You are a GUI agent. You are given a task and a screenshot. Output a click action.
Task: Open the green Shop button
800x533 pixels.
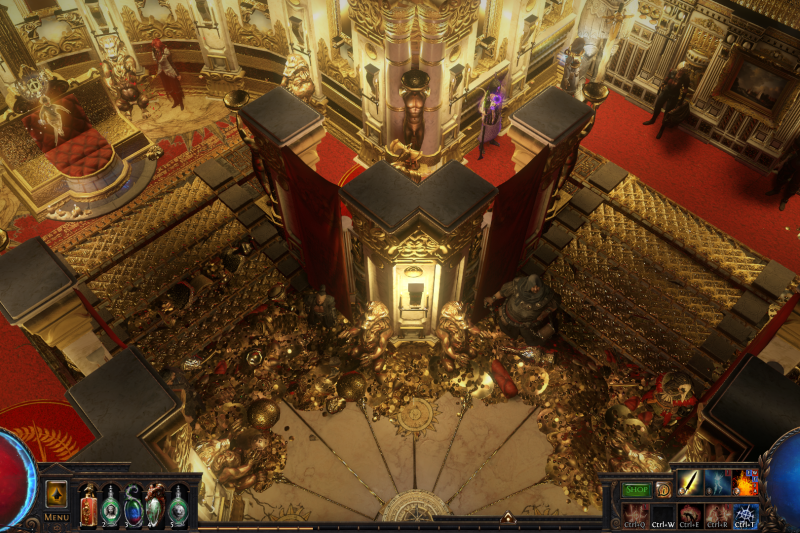(x=637, y=490)
